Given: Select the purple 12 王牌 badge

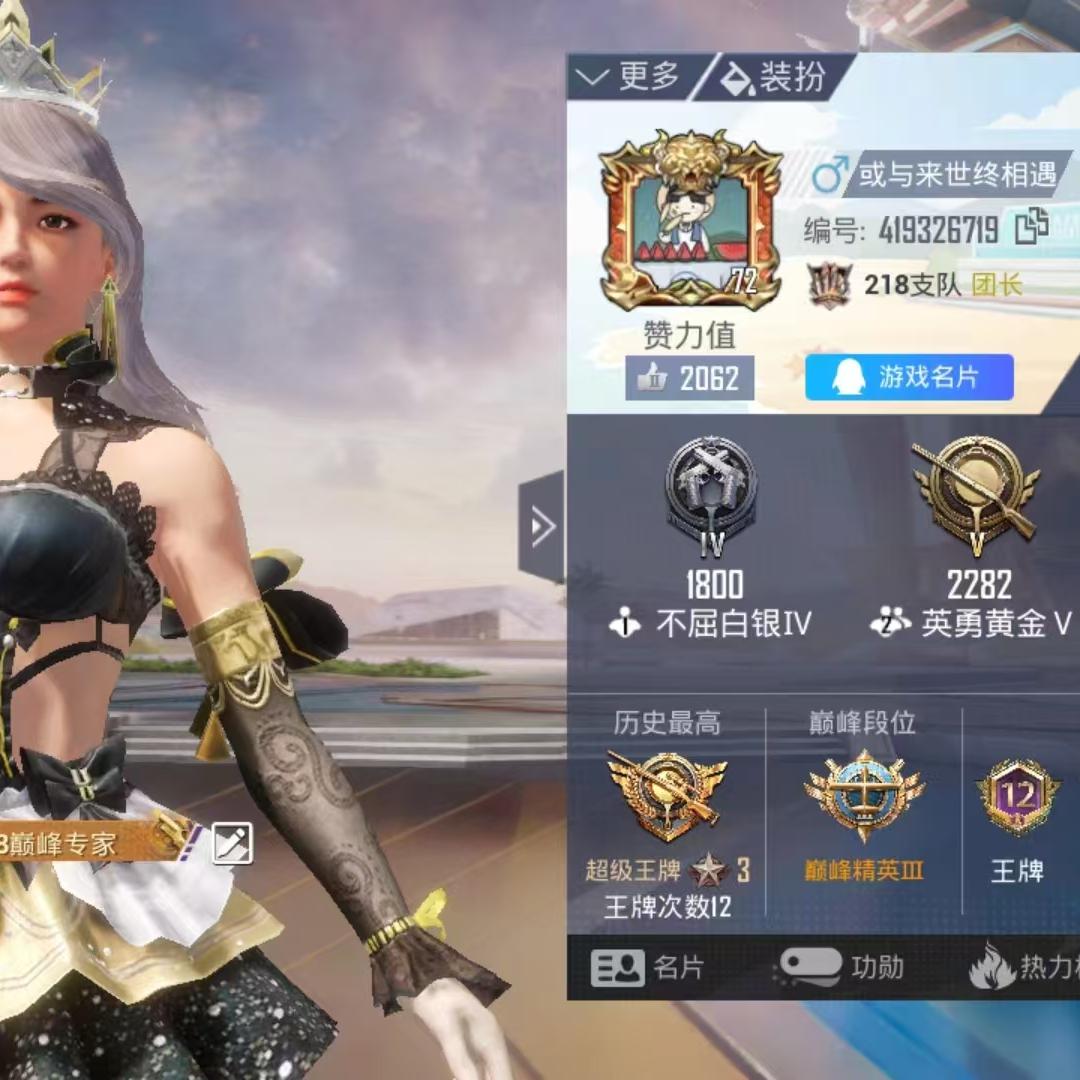Looking at the screenshot, I should (1018, 797).
